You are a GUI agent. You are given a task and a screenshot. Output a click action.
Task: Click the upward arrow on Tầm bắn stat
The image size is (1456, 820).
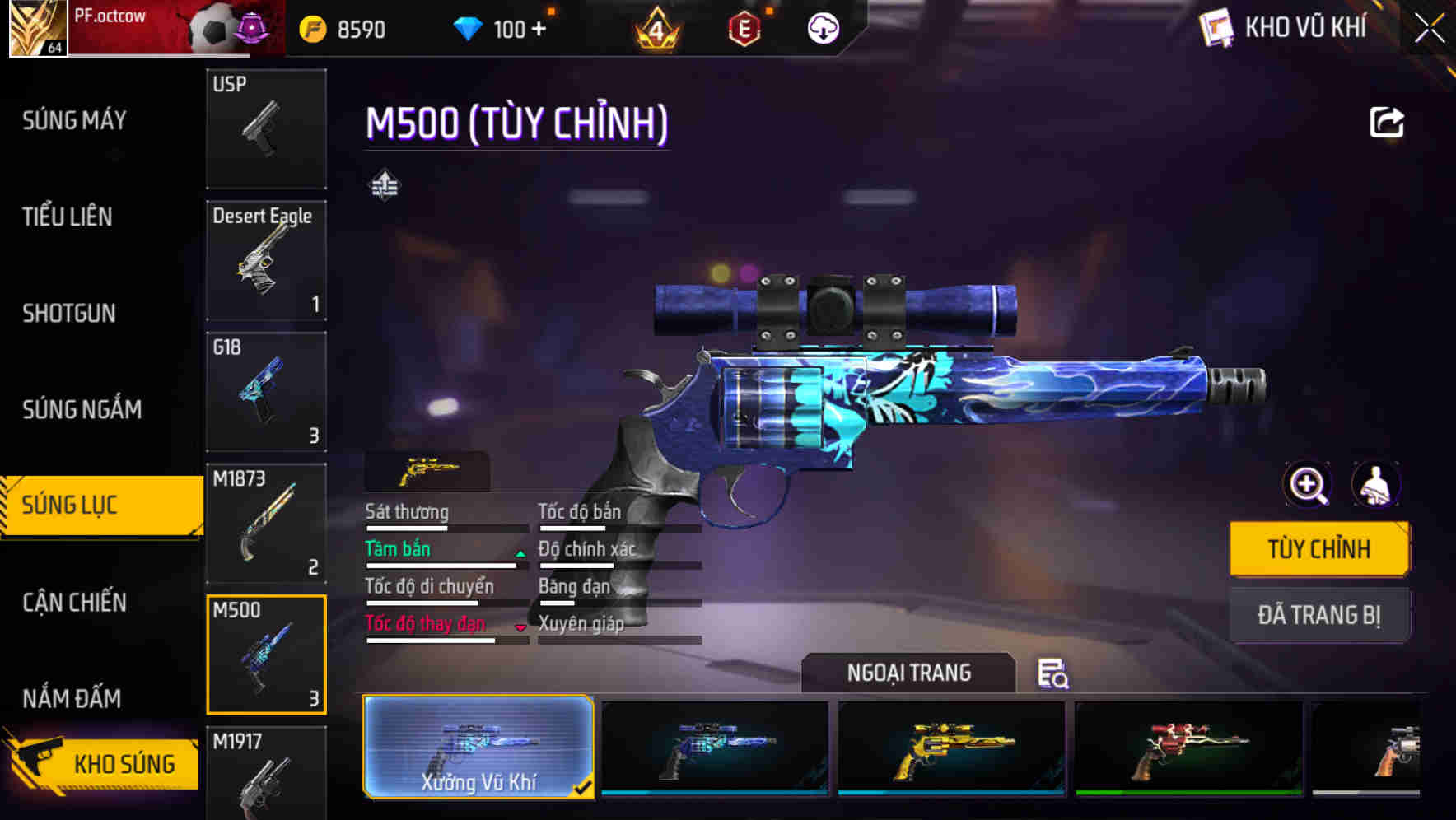coord(520,553)
